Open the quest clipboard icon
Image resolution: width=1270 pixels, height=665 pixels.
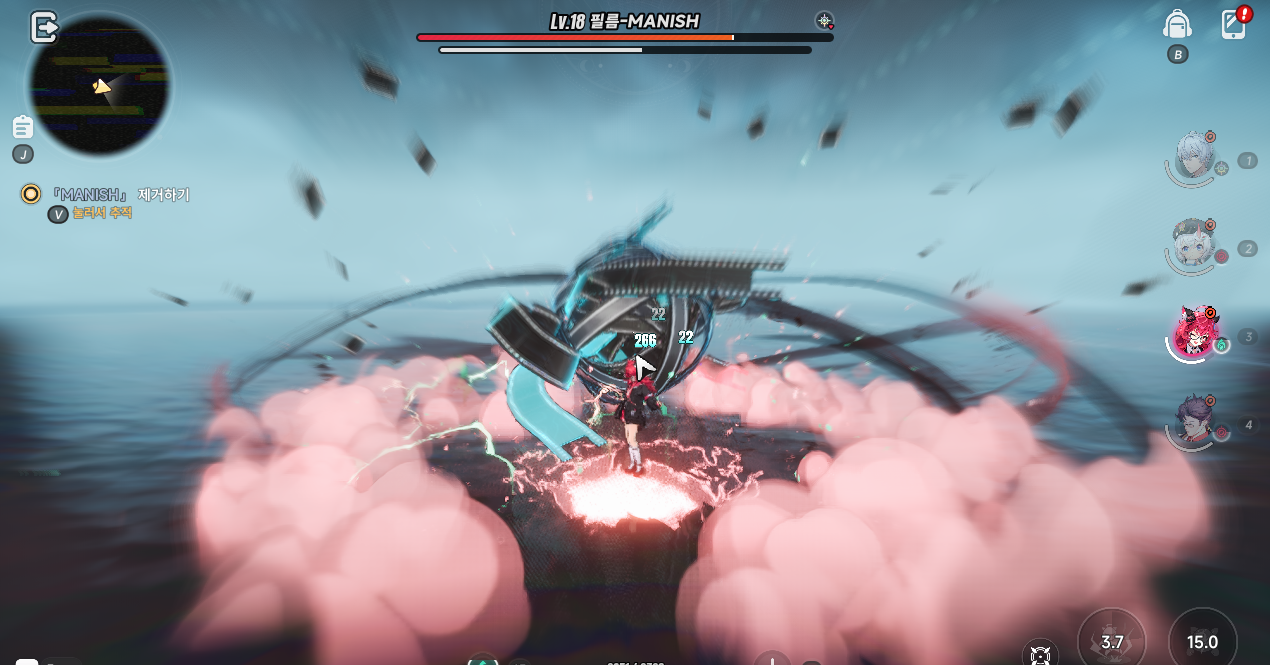pos(23,127)
